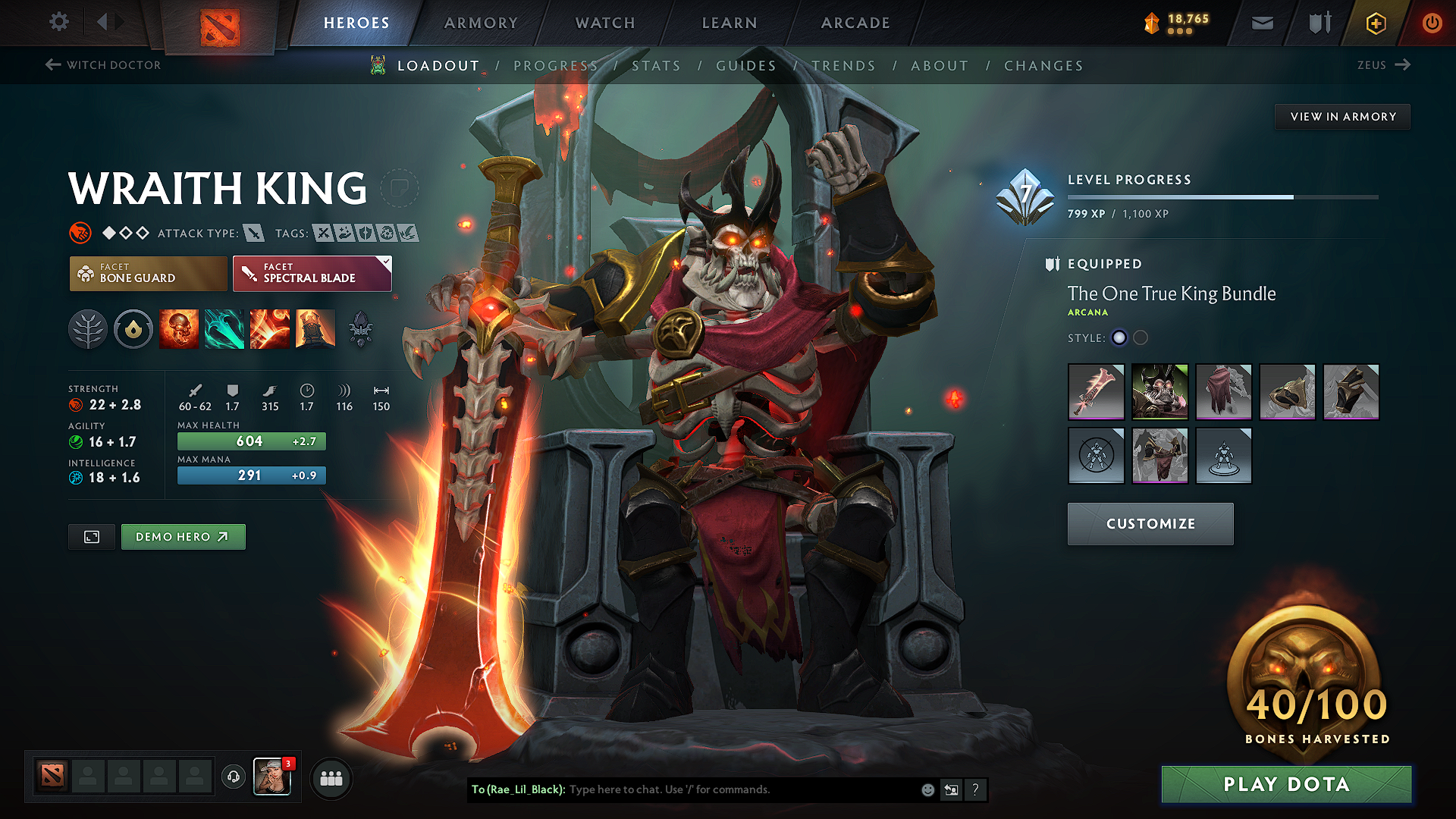Enable the Spectral Blade facet
The height and width of the screenshot is (819, 1456).
[x=312, y=273]
